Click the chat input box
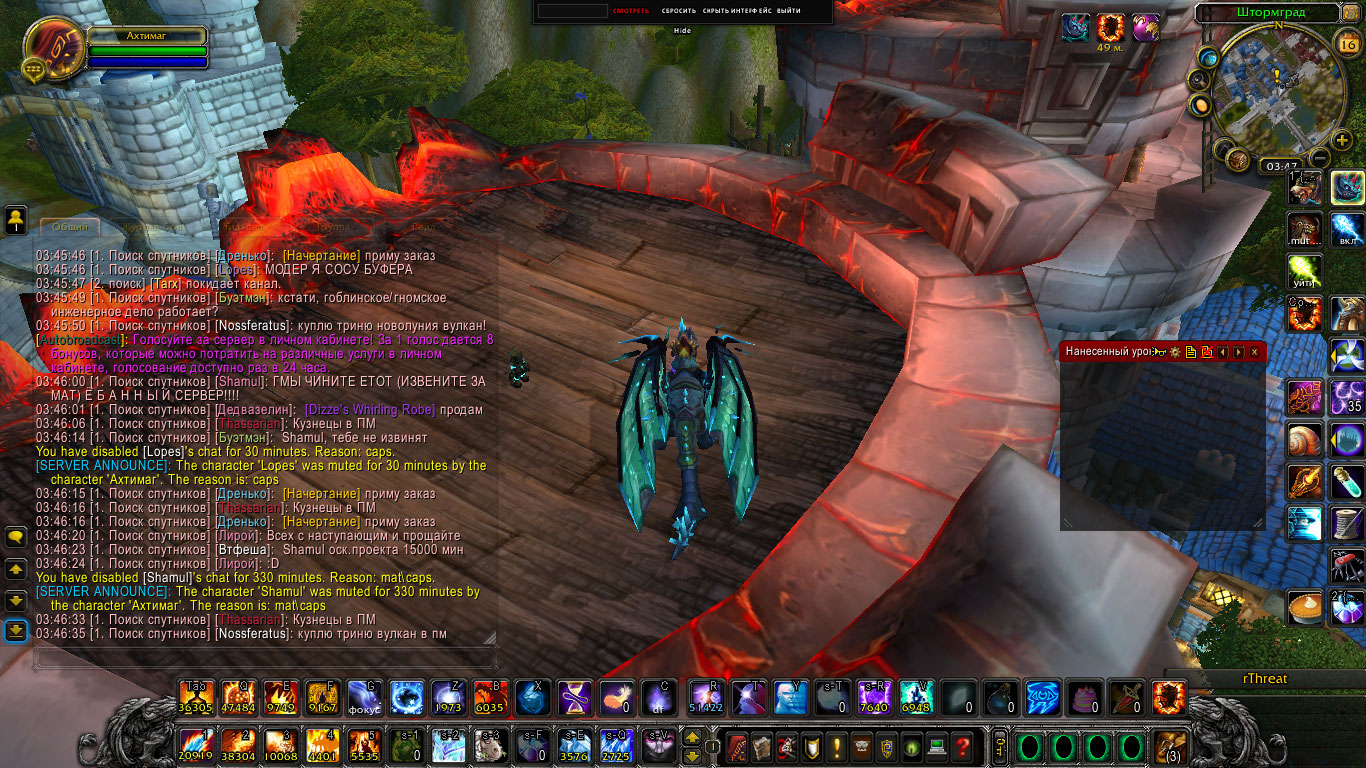1366x768 pixels. tap(265, 658)
